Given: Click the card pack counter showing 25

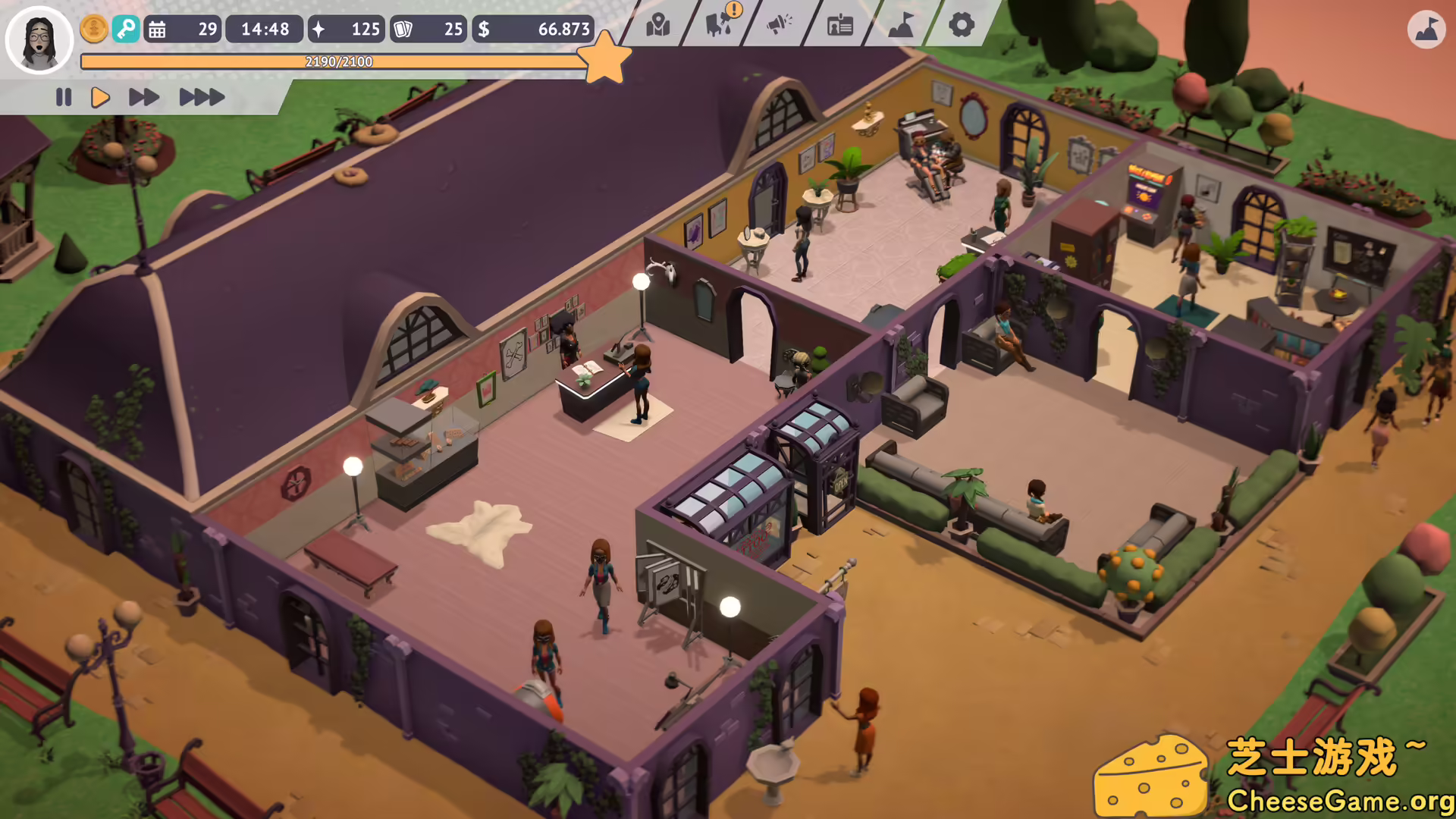Looking at the screenshot, I should point(428,30).
